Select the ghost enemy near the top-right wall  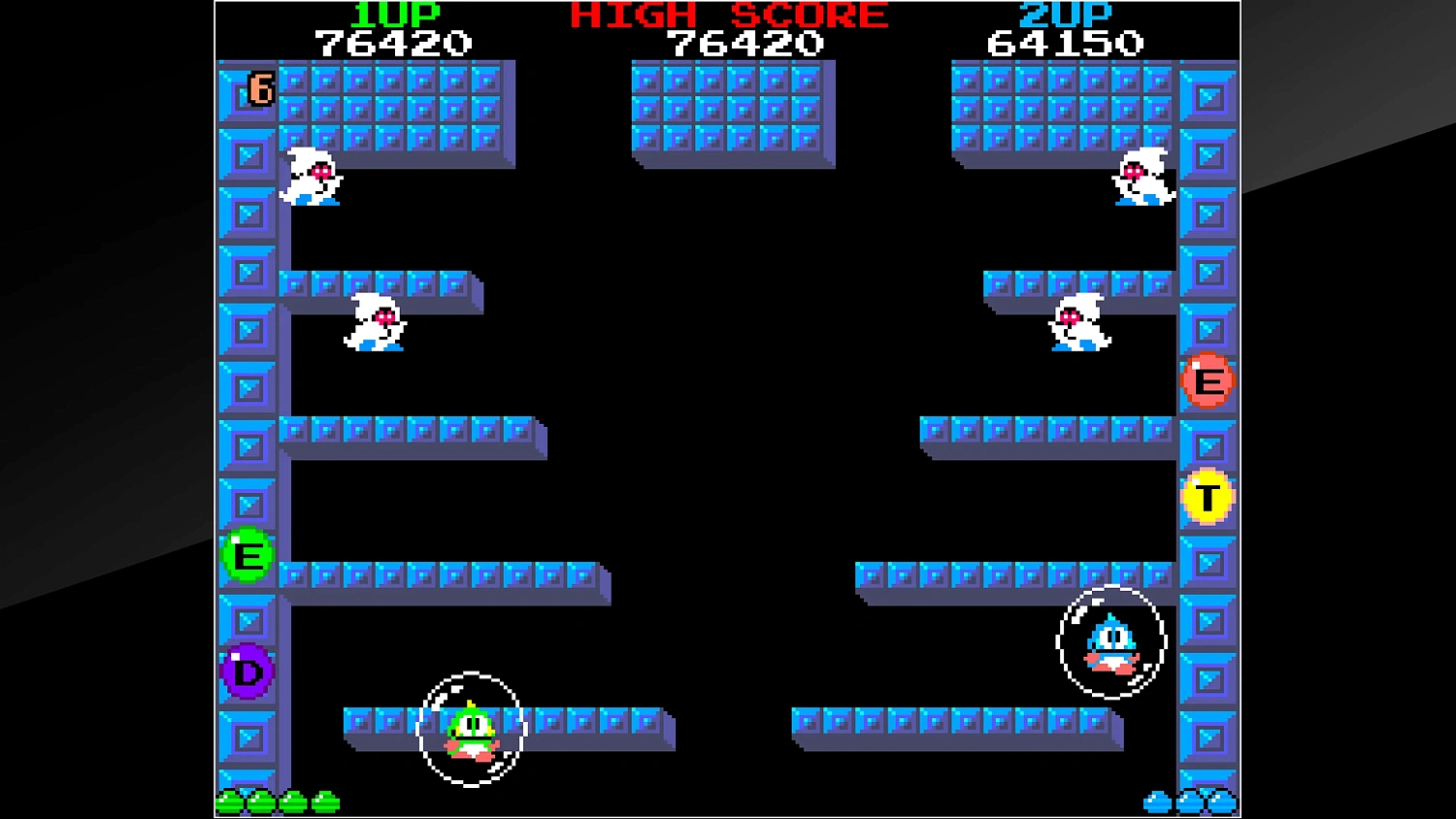pos(1143,178)
